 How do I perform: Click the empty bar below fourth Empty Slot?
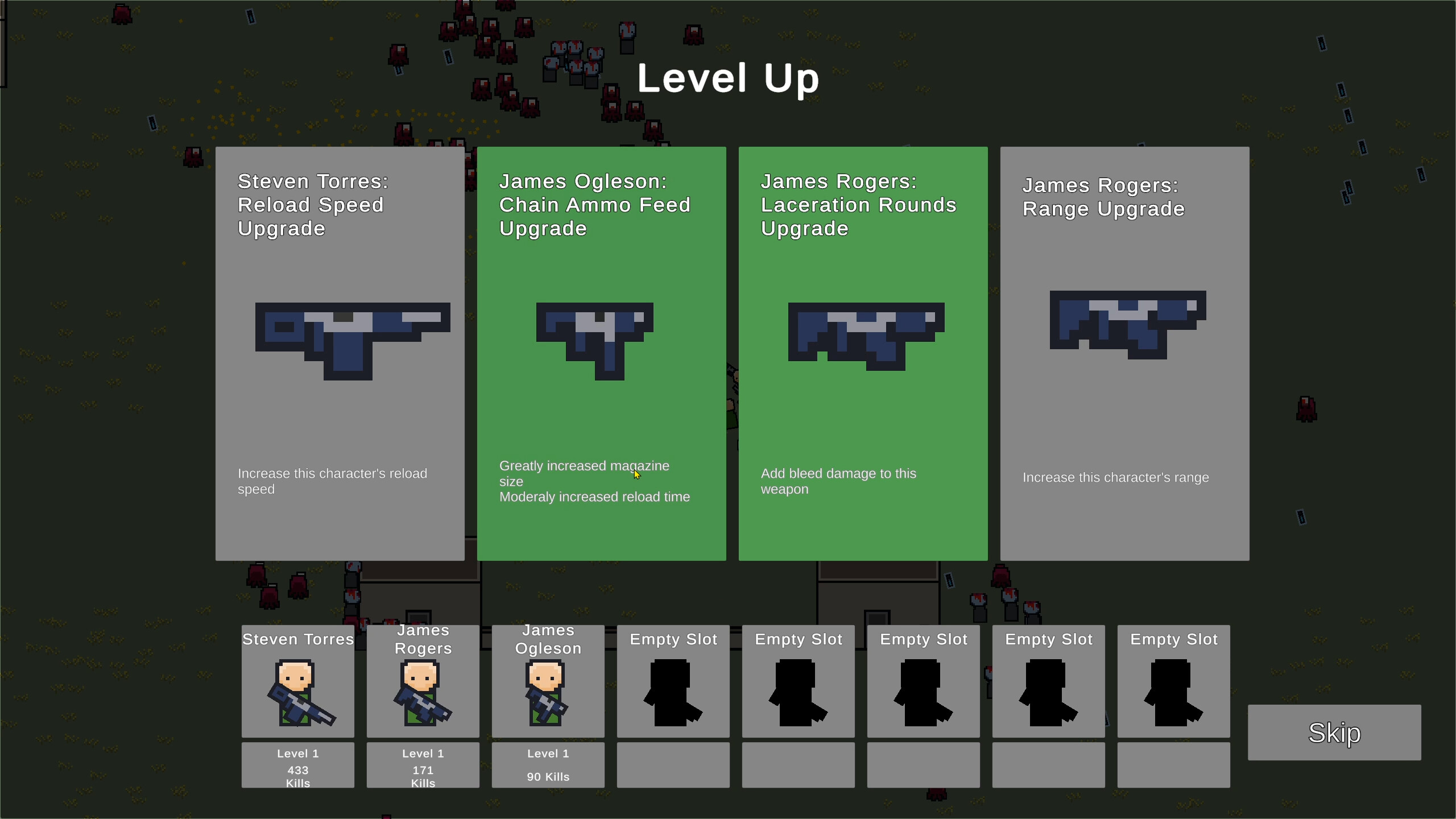tap(1048, 765)
